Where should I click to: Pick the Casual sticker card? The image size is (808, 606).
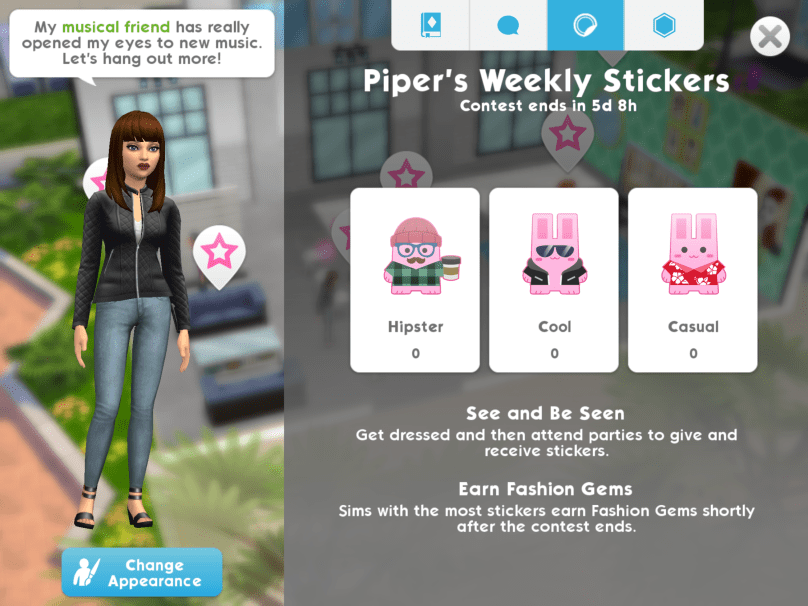pyautogui.click(x=693, y=280)
